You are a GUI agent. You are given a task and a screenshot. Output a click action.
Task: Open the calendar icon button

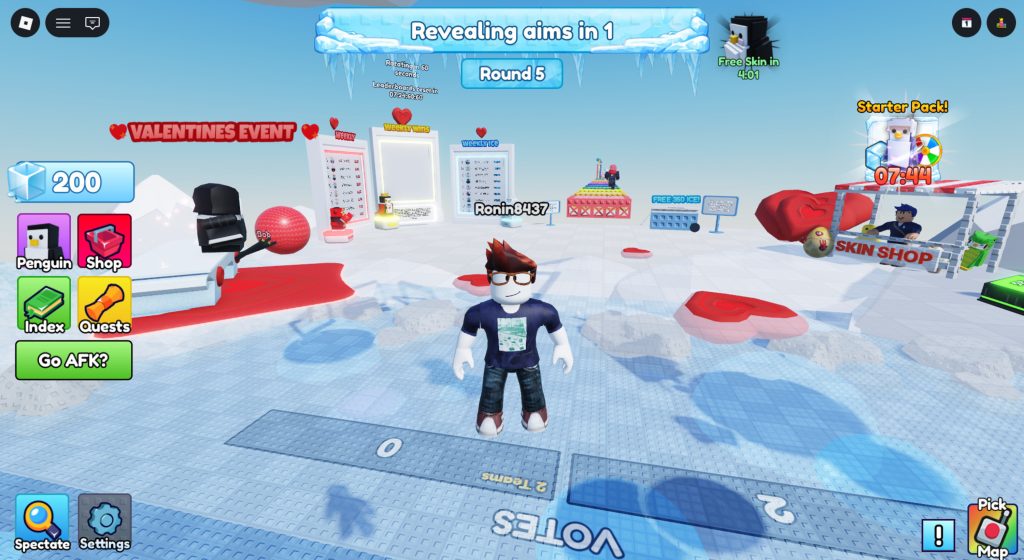[966, 22]
